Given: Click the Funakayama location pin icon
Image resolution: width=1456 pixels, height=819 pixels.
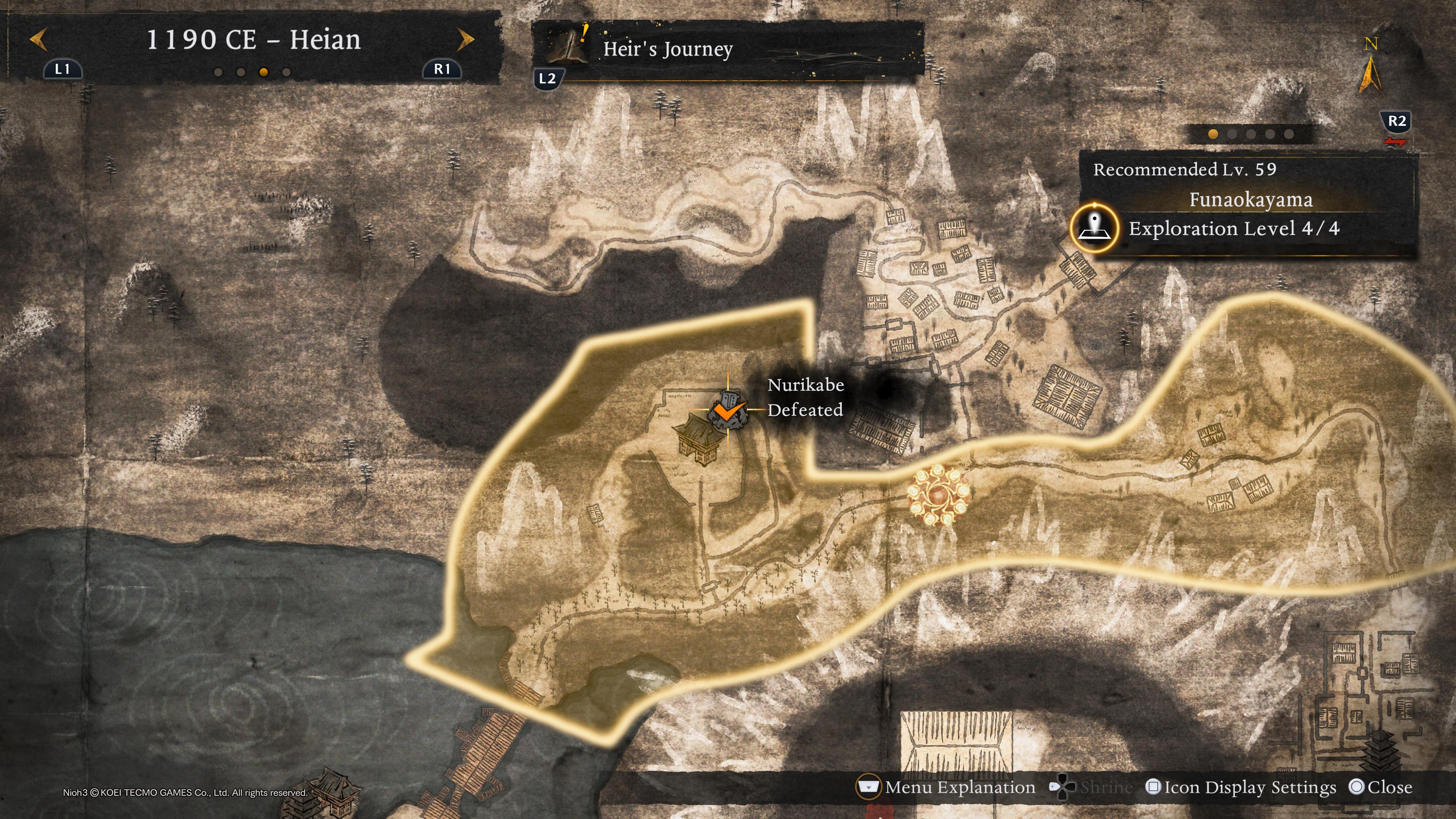Looking at the screenshot, I should (1094, 227).
